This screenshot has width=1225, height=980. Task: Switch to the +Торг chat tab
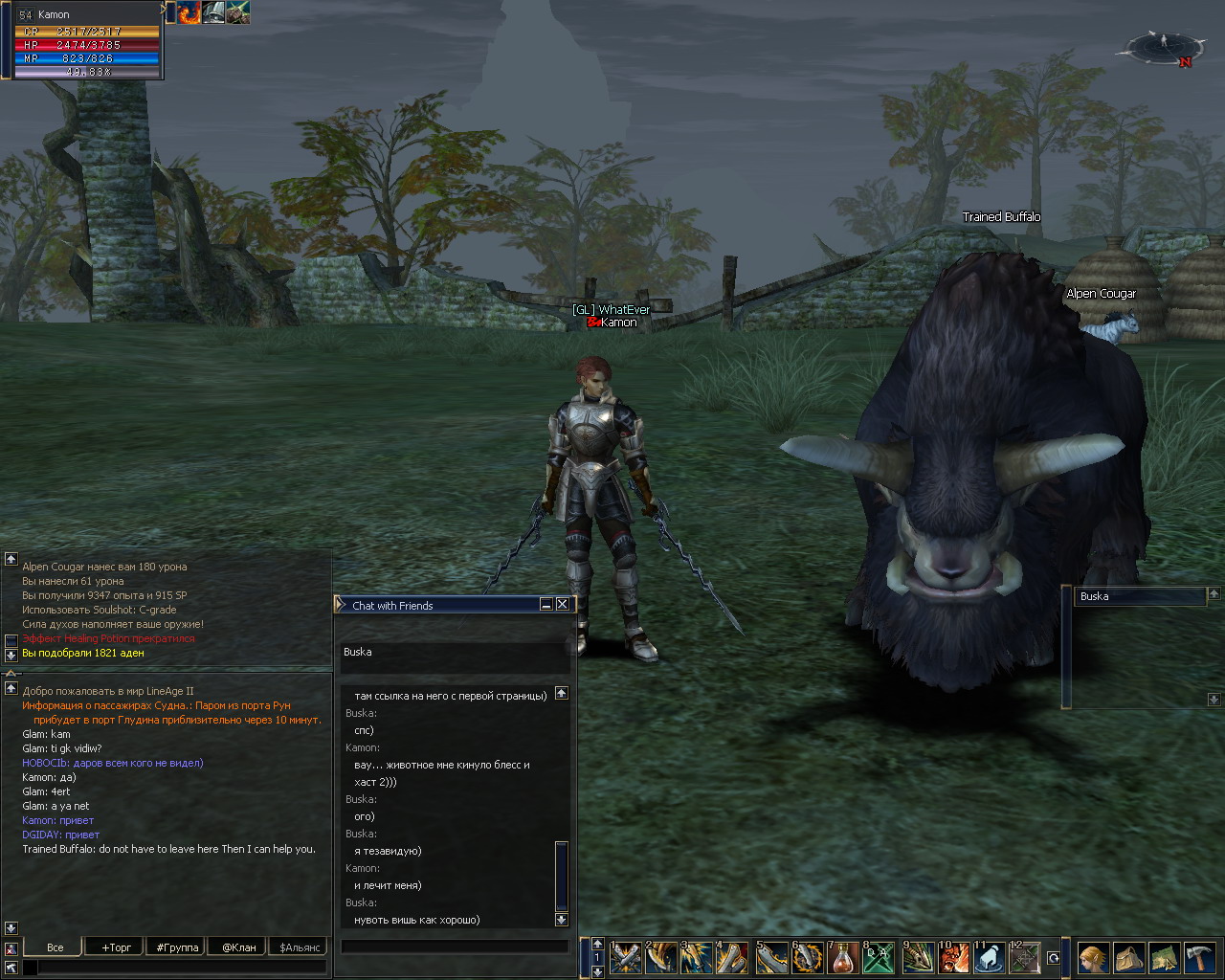click(116, 947)
